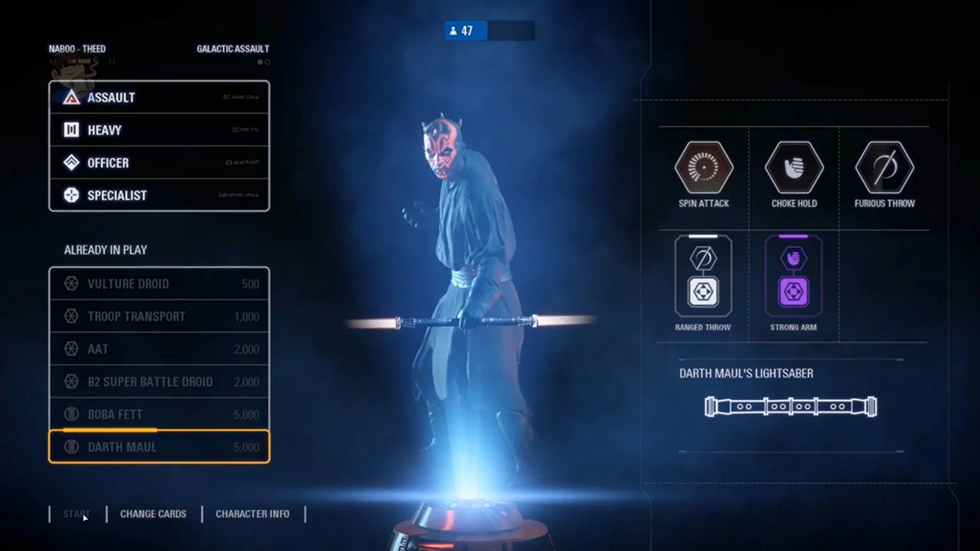Select the Specialist class
The image size is (980, 551).
(158, 196)
